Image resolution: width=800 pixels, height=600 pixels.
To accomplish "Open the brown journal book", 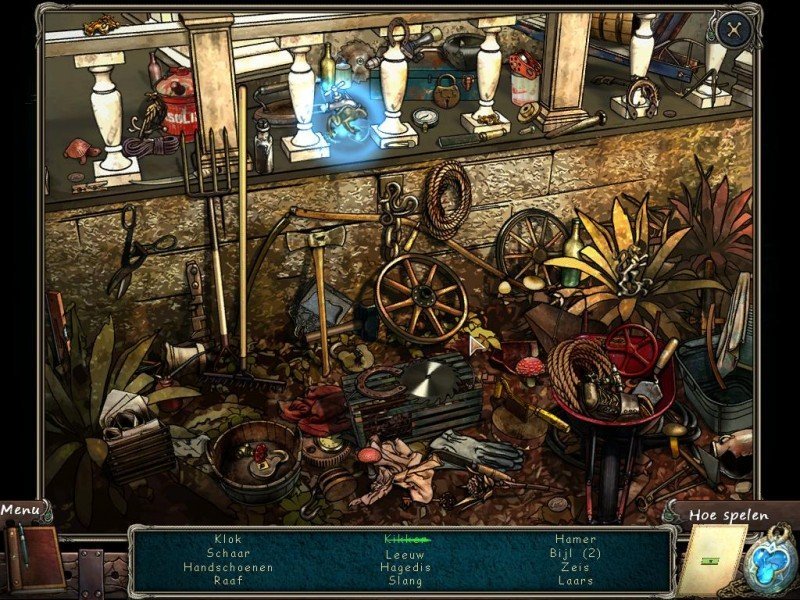I will tap(36, 558).
